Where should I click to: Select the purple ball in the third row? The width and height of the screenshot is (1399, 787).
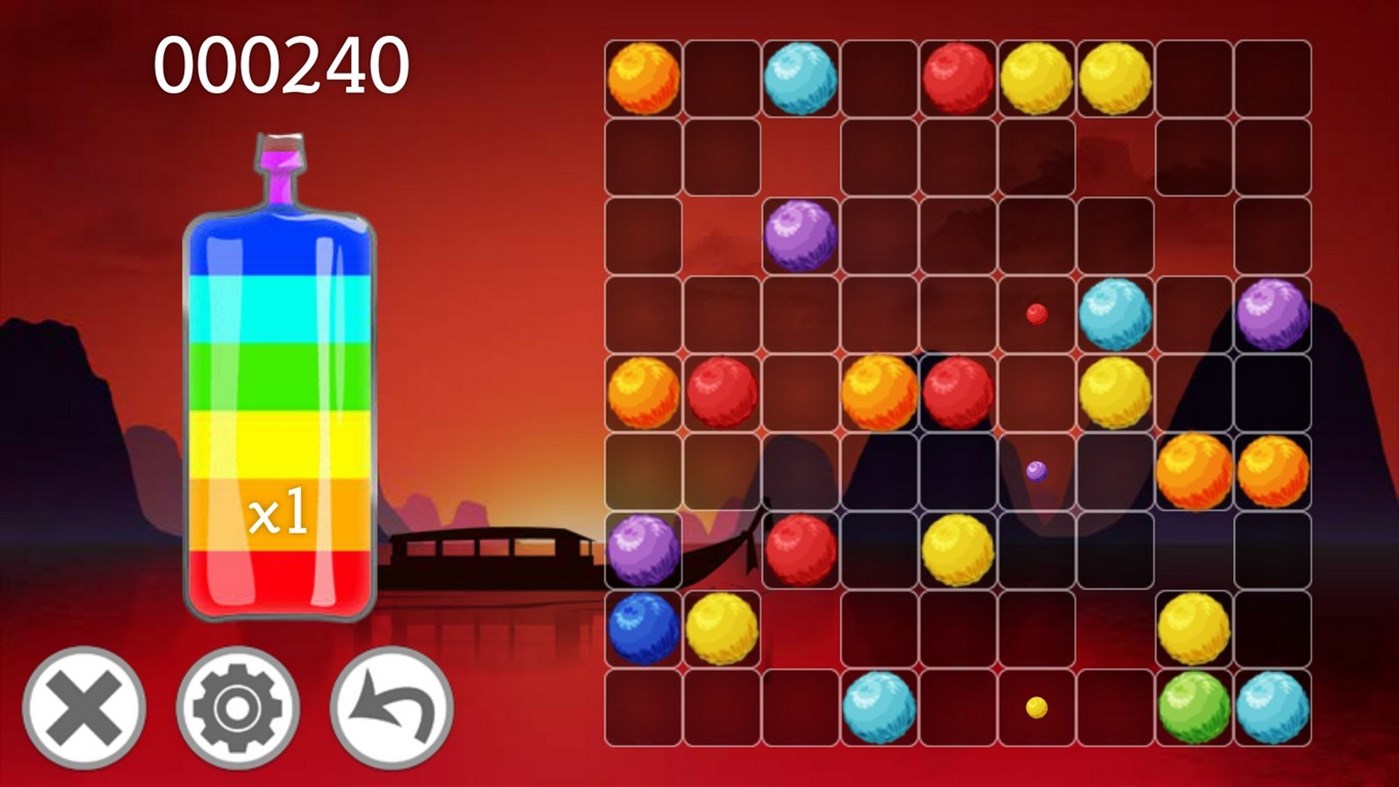pyautogui.click(x=800, y=233)
